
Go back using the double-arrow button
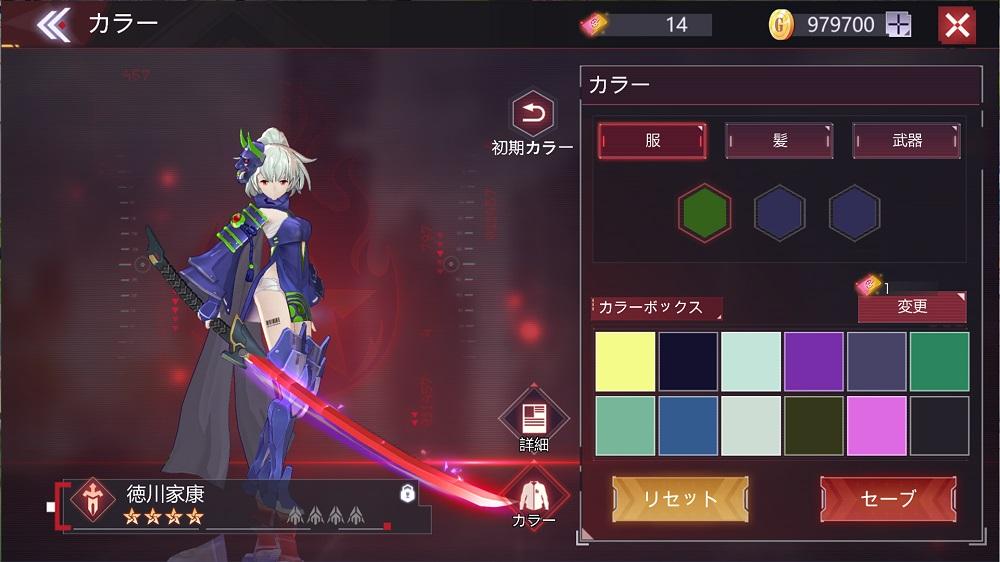[x=53, y=25]
